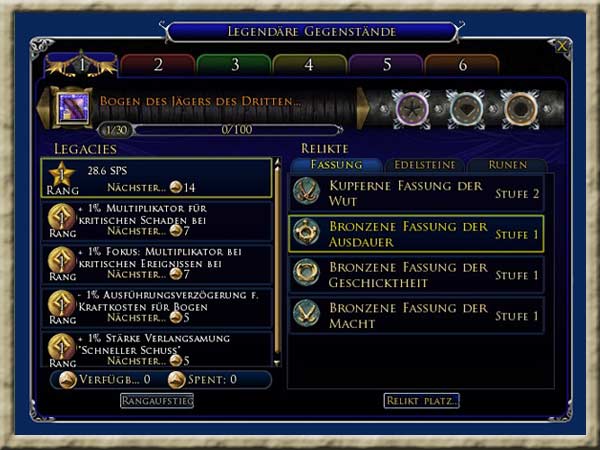
Task: Switch to legendary item tab 6
Action: 461,65
